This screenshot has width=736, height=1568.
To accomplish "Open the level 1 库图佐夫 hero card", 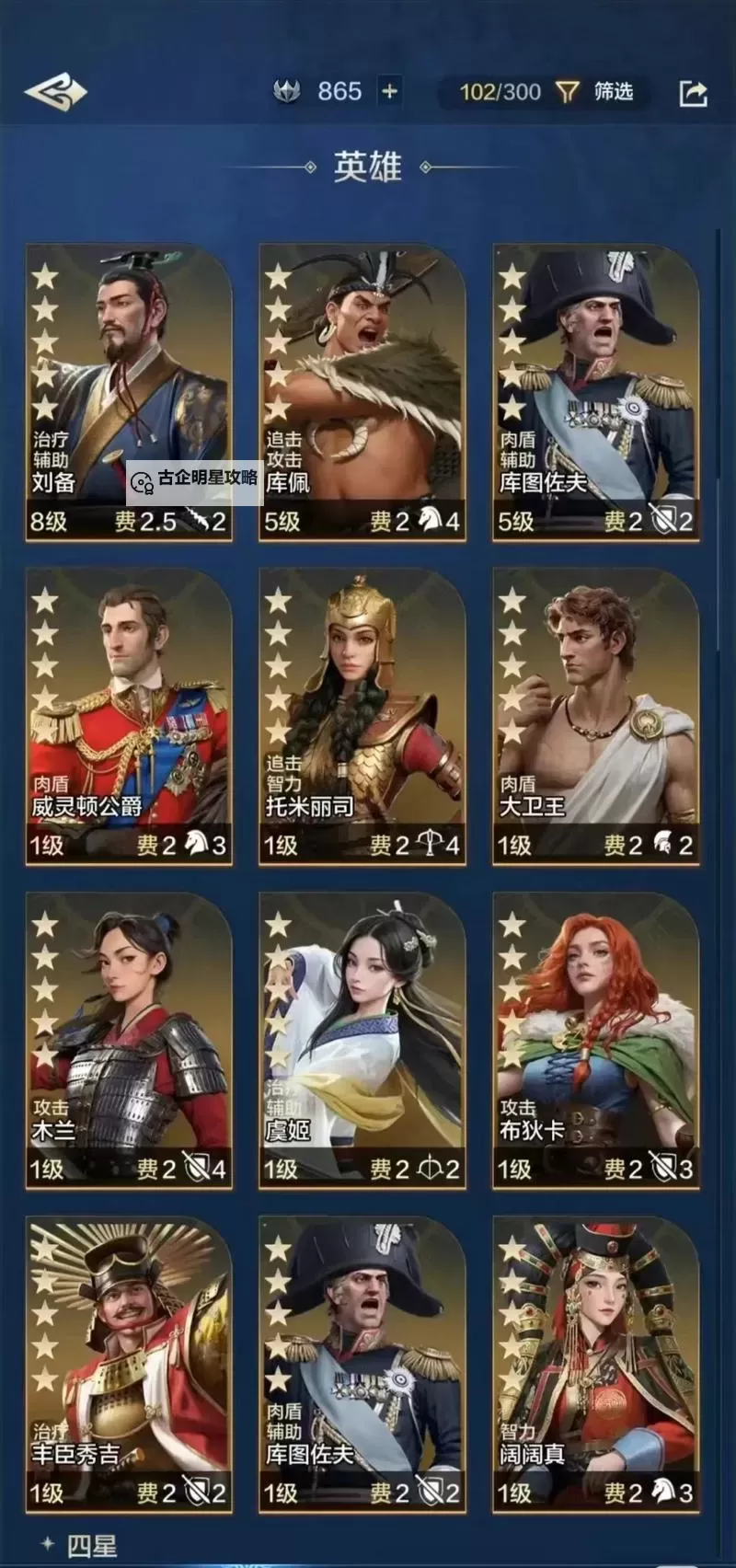I will [x=362, y=1364].
